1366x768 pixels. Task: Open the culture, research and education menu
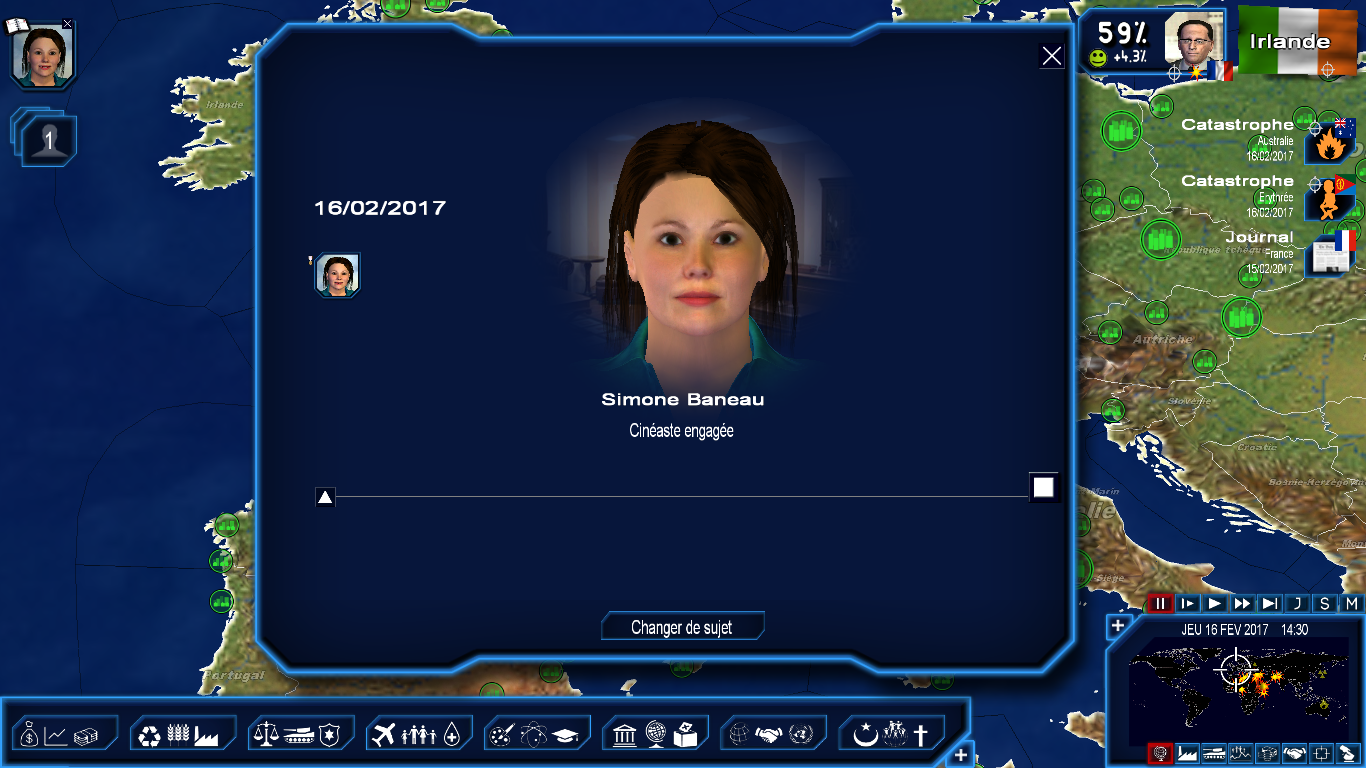tap(537, 735)
